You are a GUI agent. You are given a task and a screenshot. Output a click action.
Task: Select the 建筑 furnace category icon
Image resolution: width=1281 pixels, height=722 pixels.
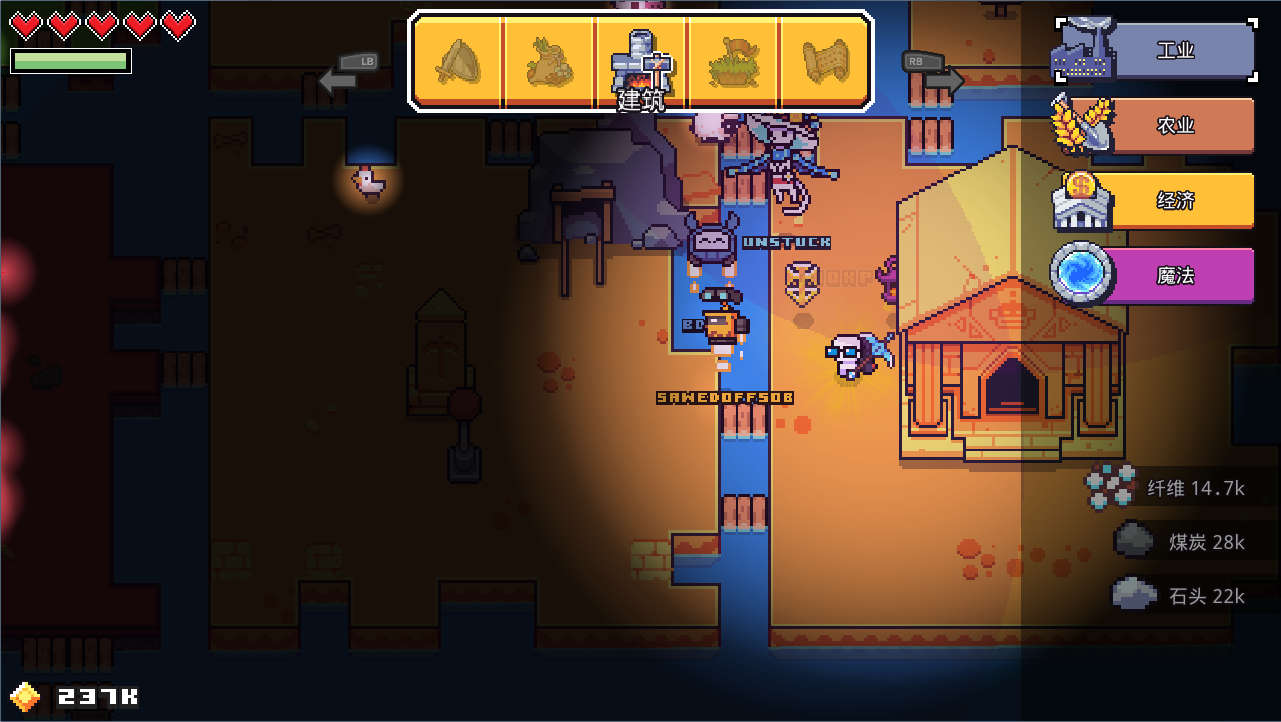tap(641, 62)
